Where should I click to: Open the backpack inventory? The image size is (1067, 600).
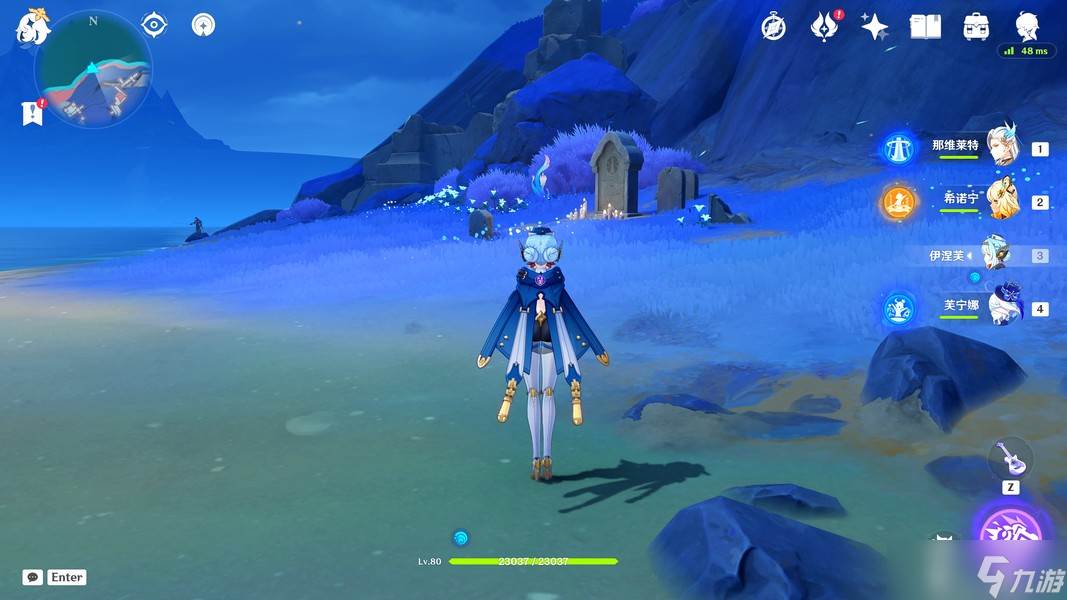(x=976, y=27)
